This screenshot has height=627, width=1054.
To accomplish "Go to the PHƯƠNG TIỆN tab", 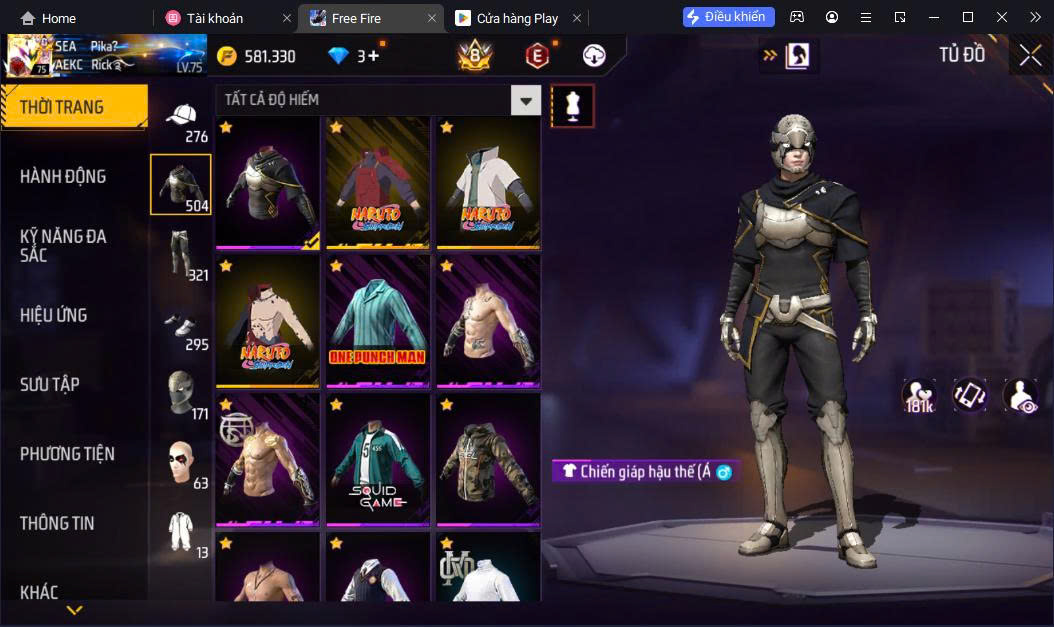I will tap(67, 454).
